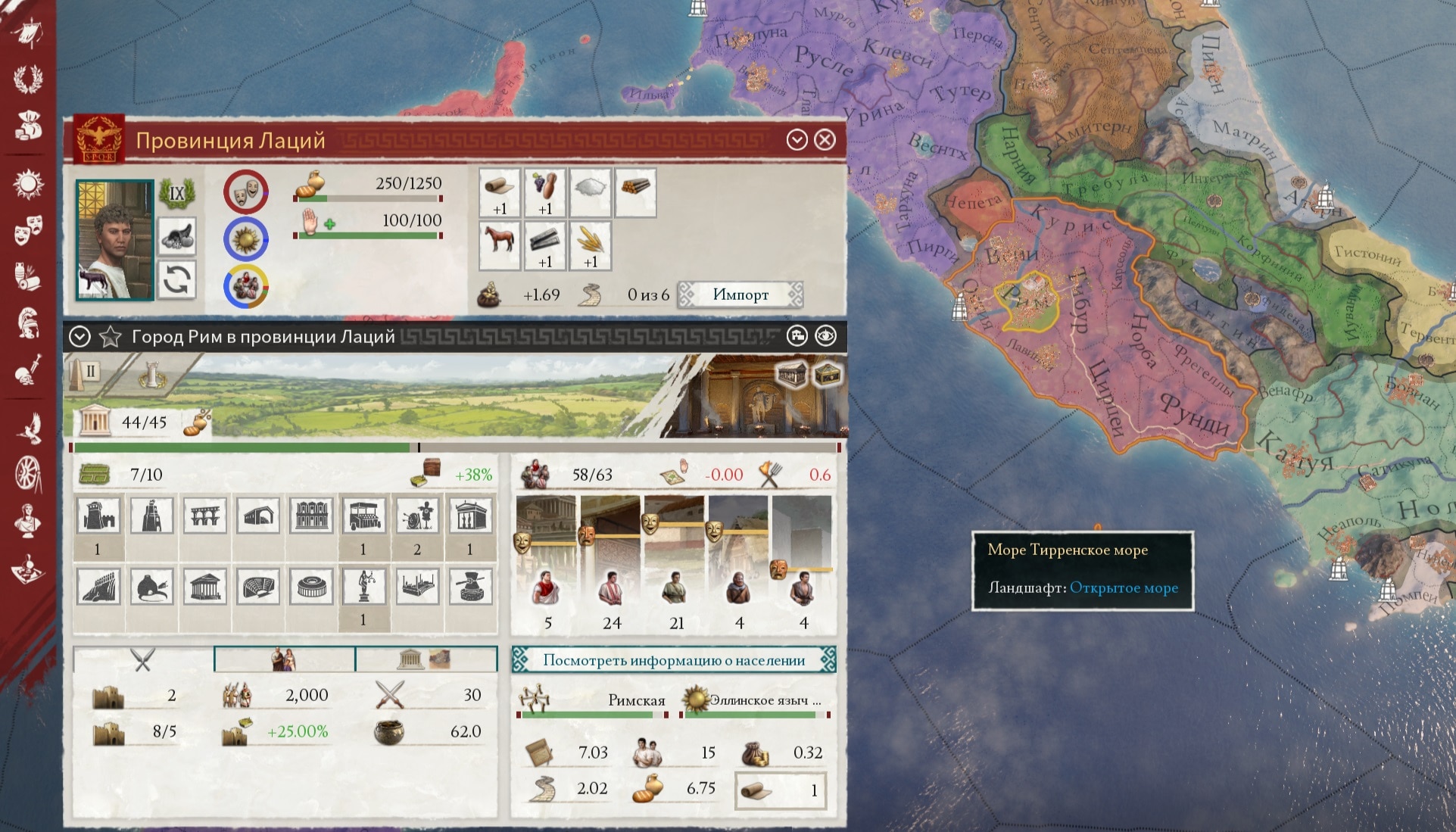Select the scales of justice building slot
Image resolution: width=1456 pixels, height=832 pixels.
click(x=363, y=587)
